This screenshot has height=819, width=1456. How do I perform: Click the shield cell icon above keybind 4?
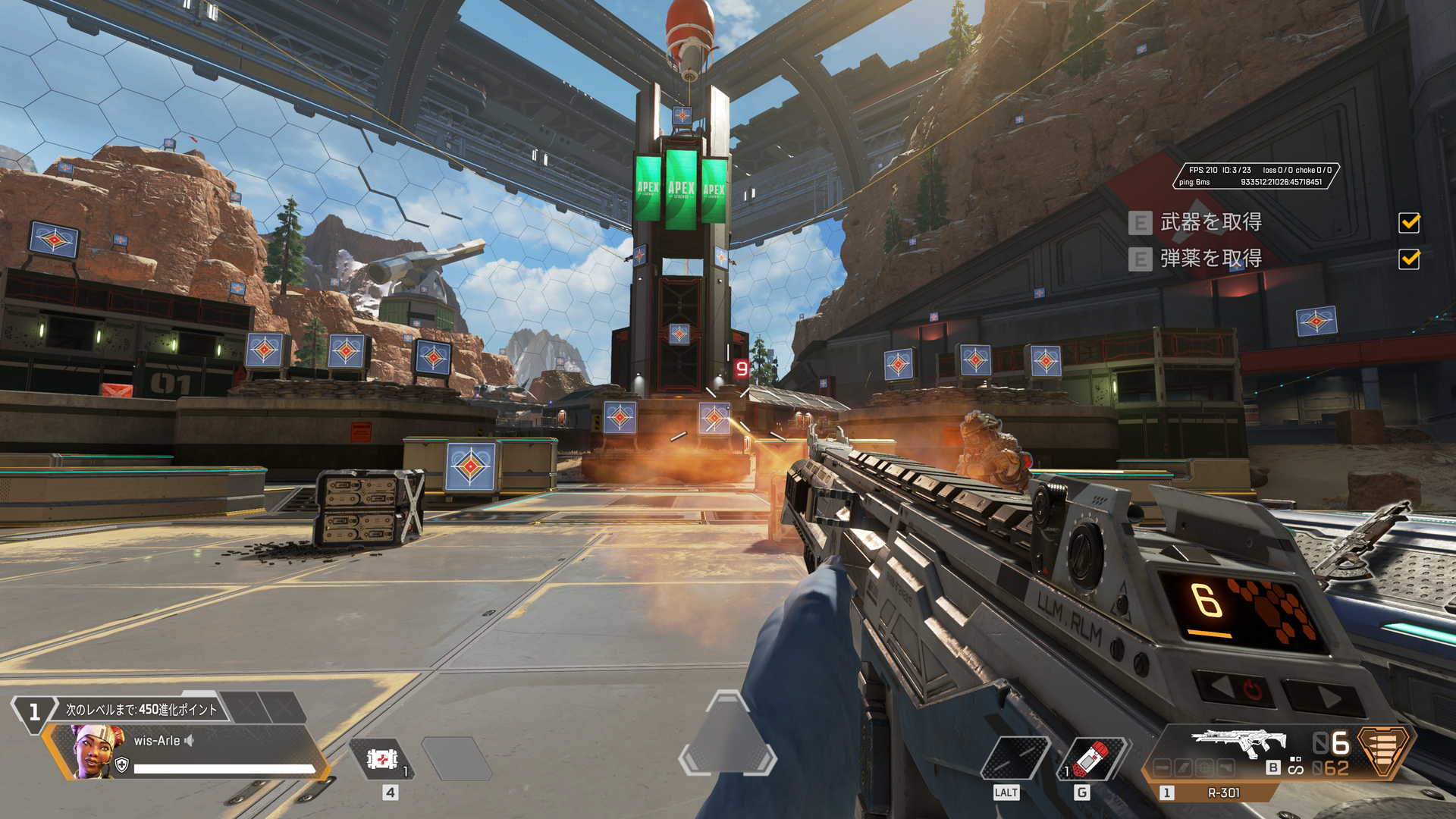pyautogui.click(x=381, y=761)
